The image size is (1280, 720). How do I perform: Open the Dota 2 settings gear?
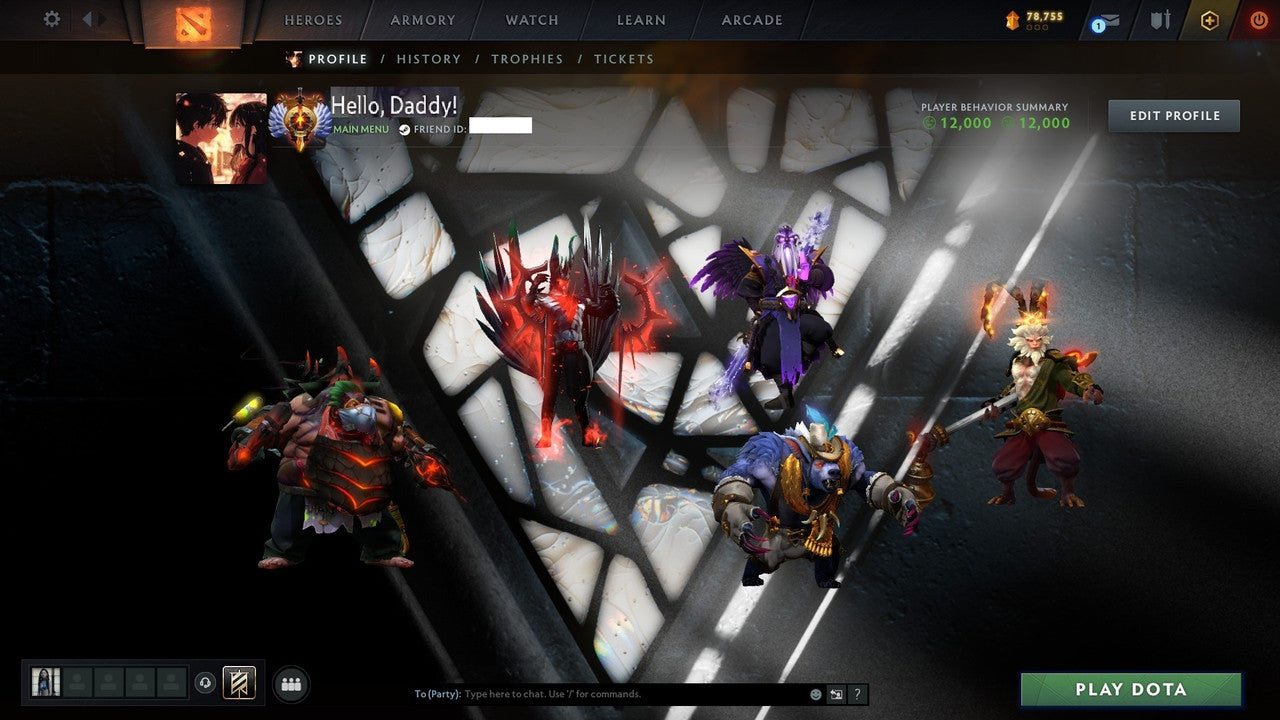click(50, 19)
